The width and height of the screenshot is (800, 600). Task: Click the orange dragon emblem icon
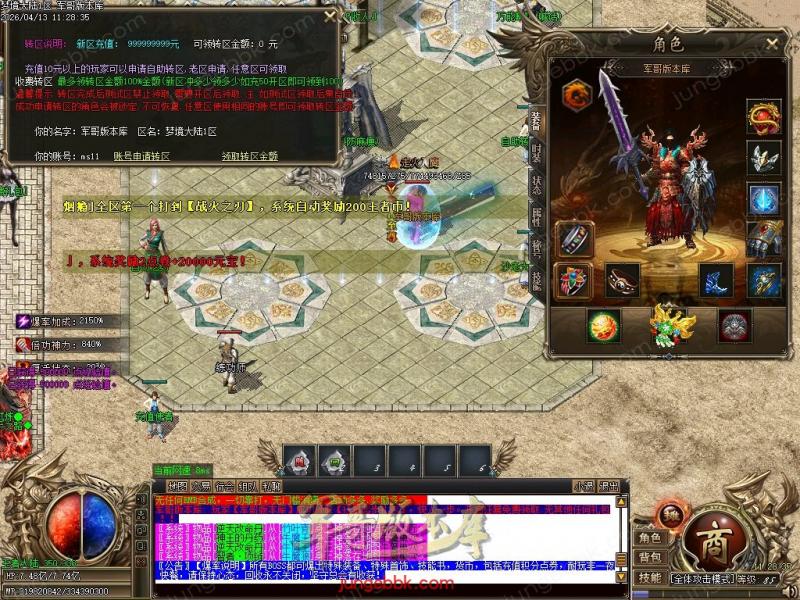tap(578, 95)
